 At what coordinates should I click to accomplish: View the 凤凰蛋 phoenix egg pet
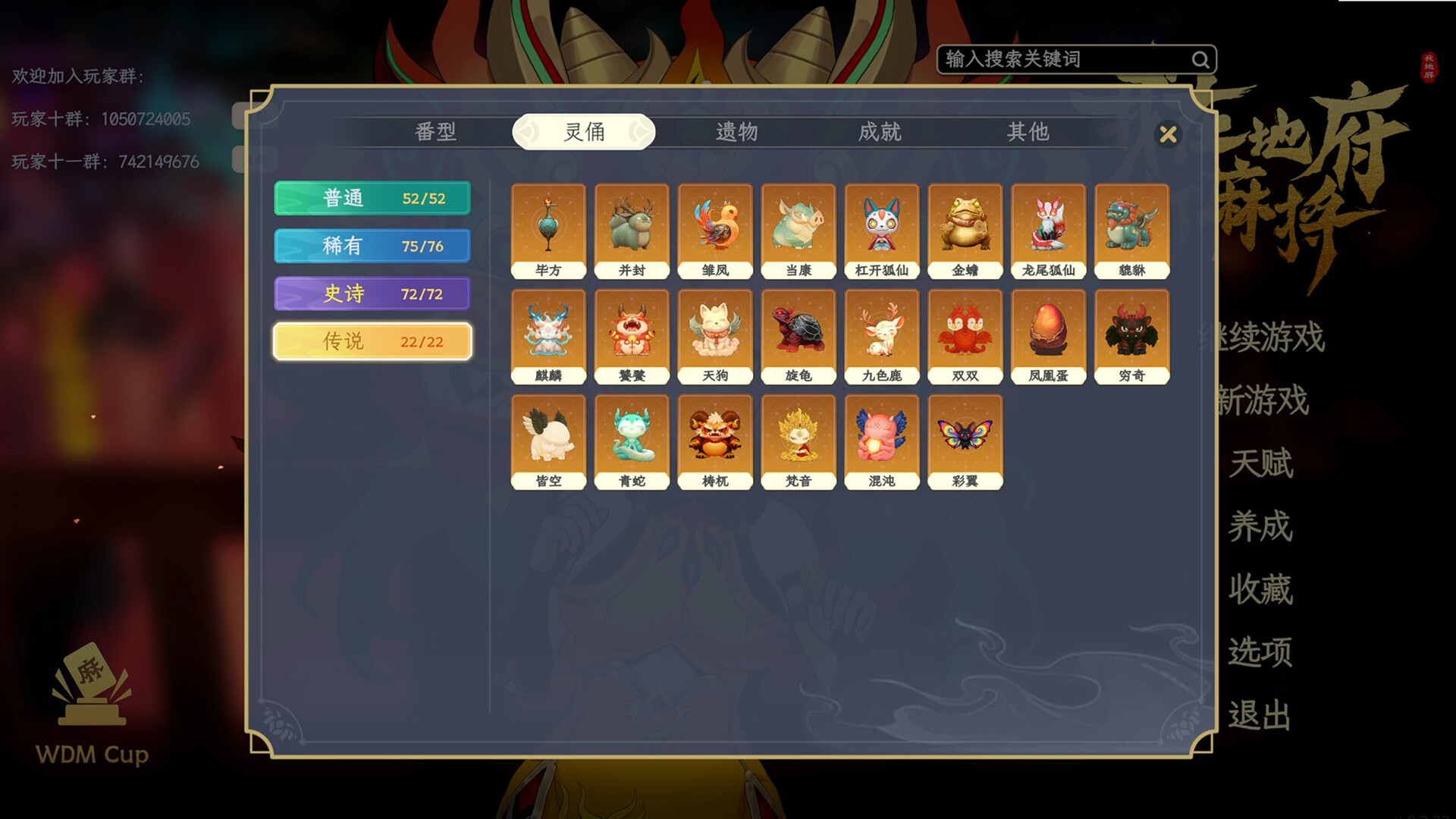1047,334
